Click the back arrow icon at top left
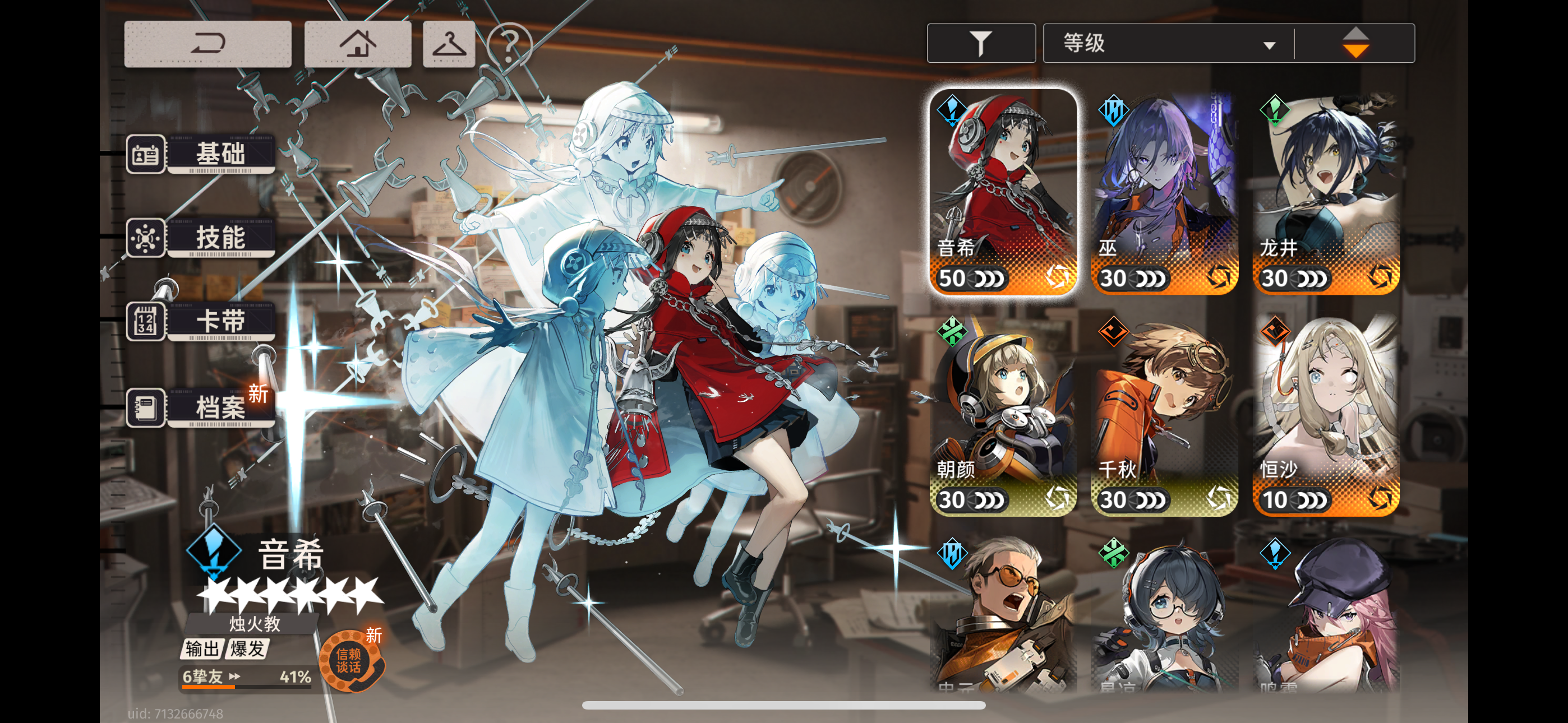The width and height of the screenshot is (1568, 723). (x=207, y=43)
